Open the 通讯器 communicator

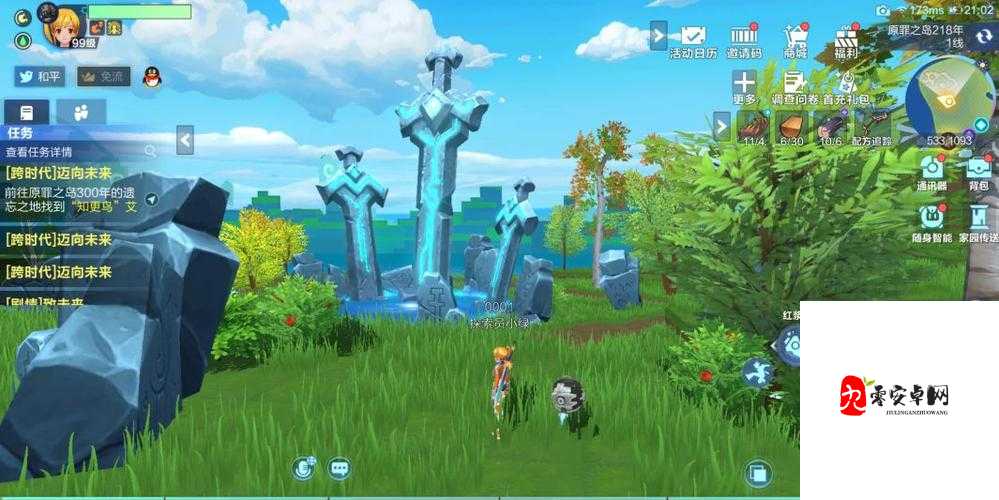coord(932,171)
